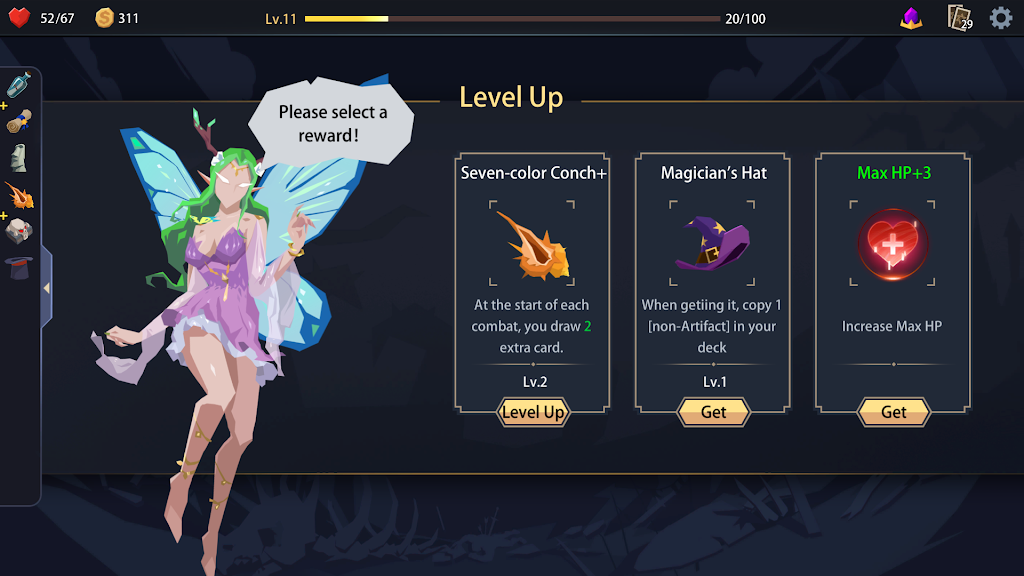Inspect the top hat artifact in sidebar

(x=19, y=267)
